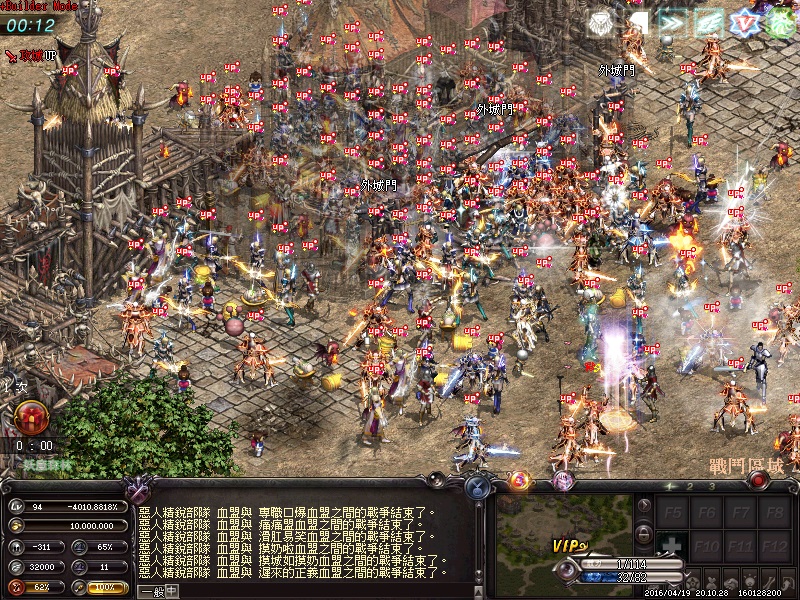Select the F8 hotkey slot
Screen dimensions: 800x600
point(772,513)
